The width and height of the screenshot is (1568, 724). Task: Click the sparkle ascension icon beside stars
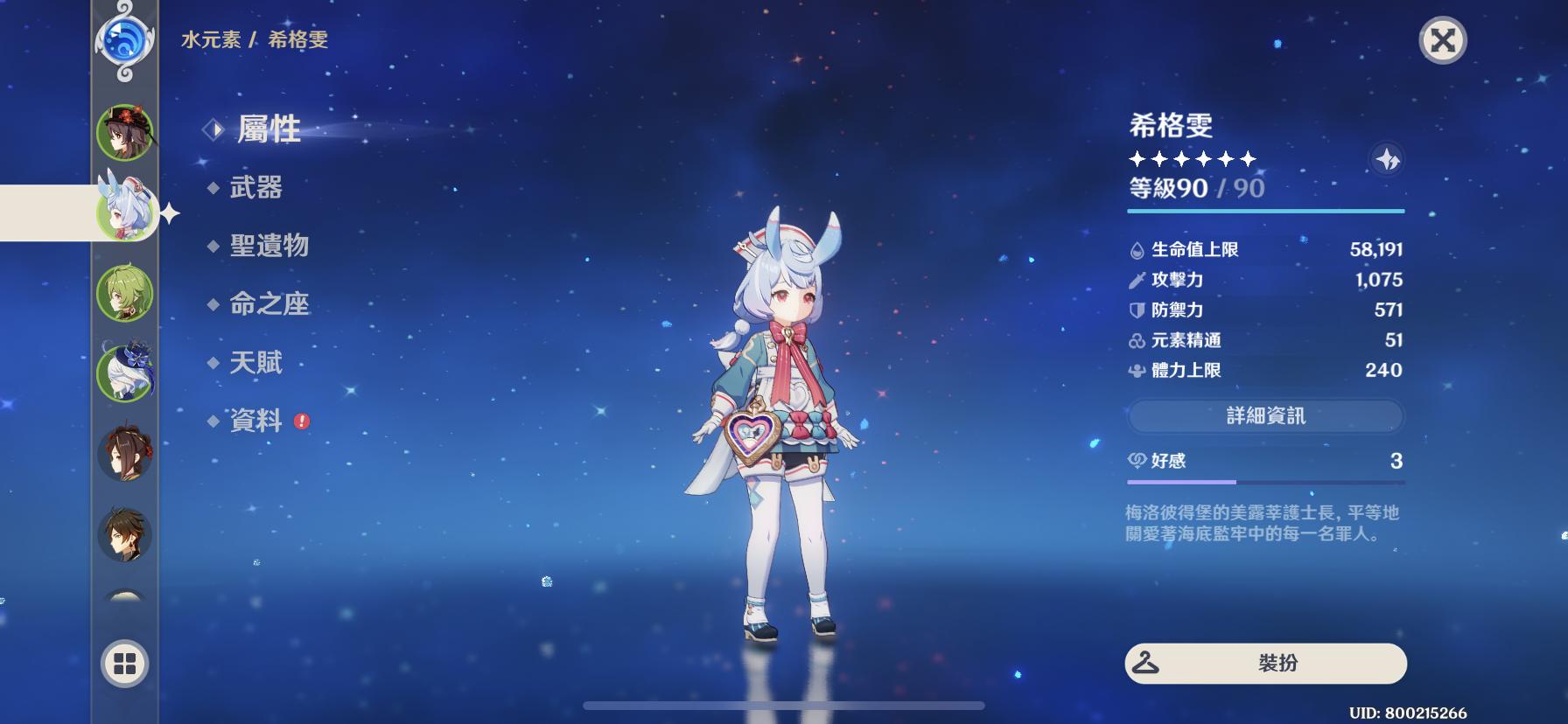pyautogui.click(x=1387, y=159)
